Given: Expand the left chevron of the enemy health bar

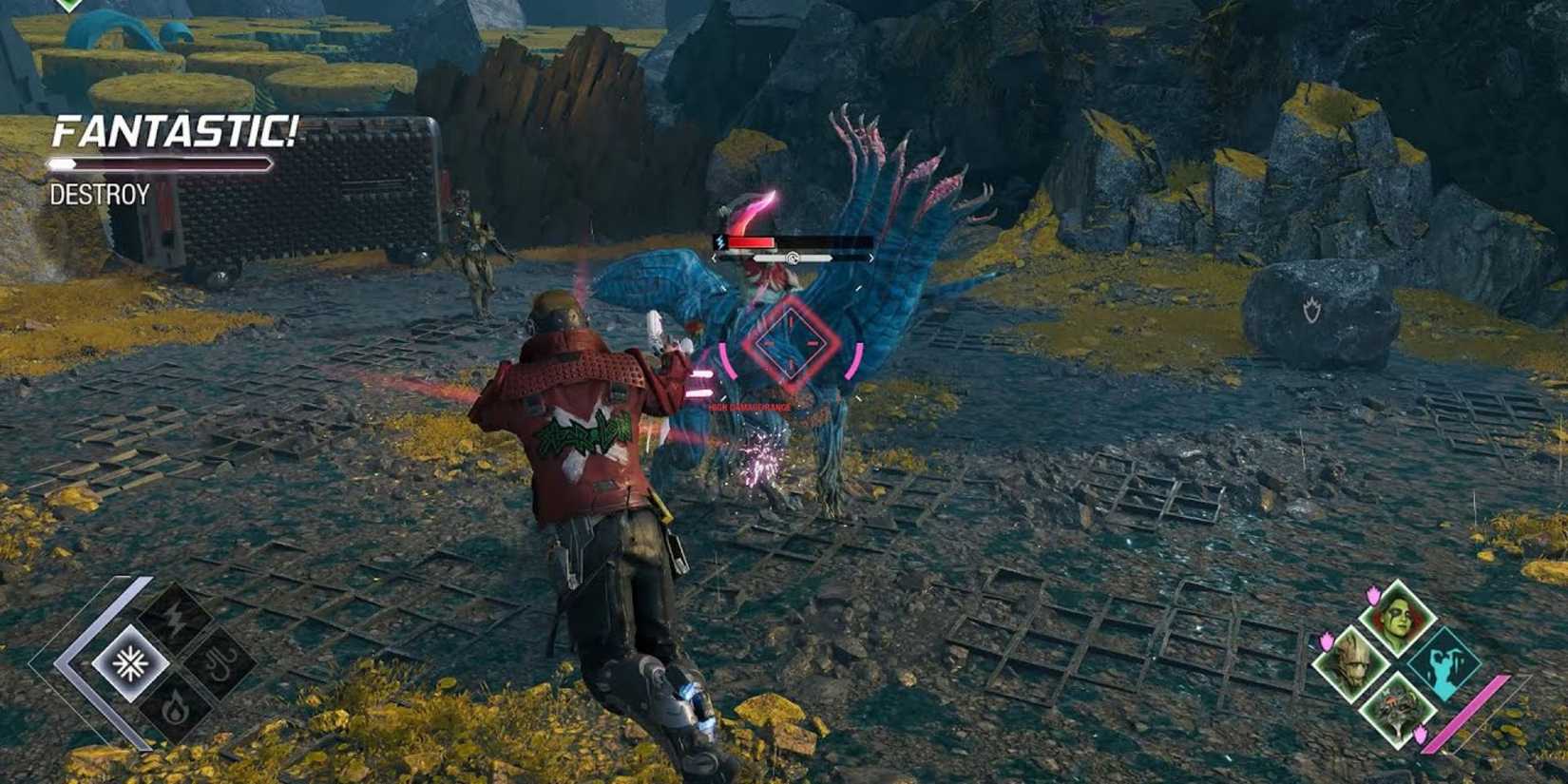Looking at the screenshot, I should pyautogui.click(x=714, y=258).
